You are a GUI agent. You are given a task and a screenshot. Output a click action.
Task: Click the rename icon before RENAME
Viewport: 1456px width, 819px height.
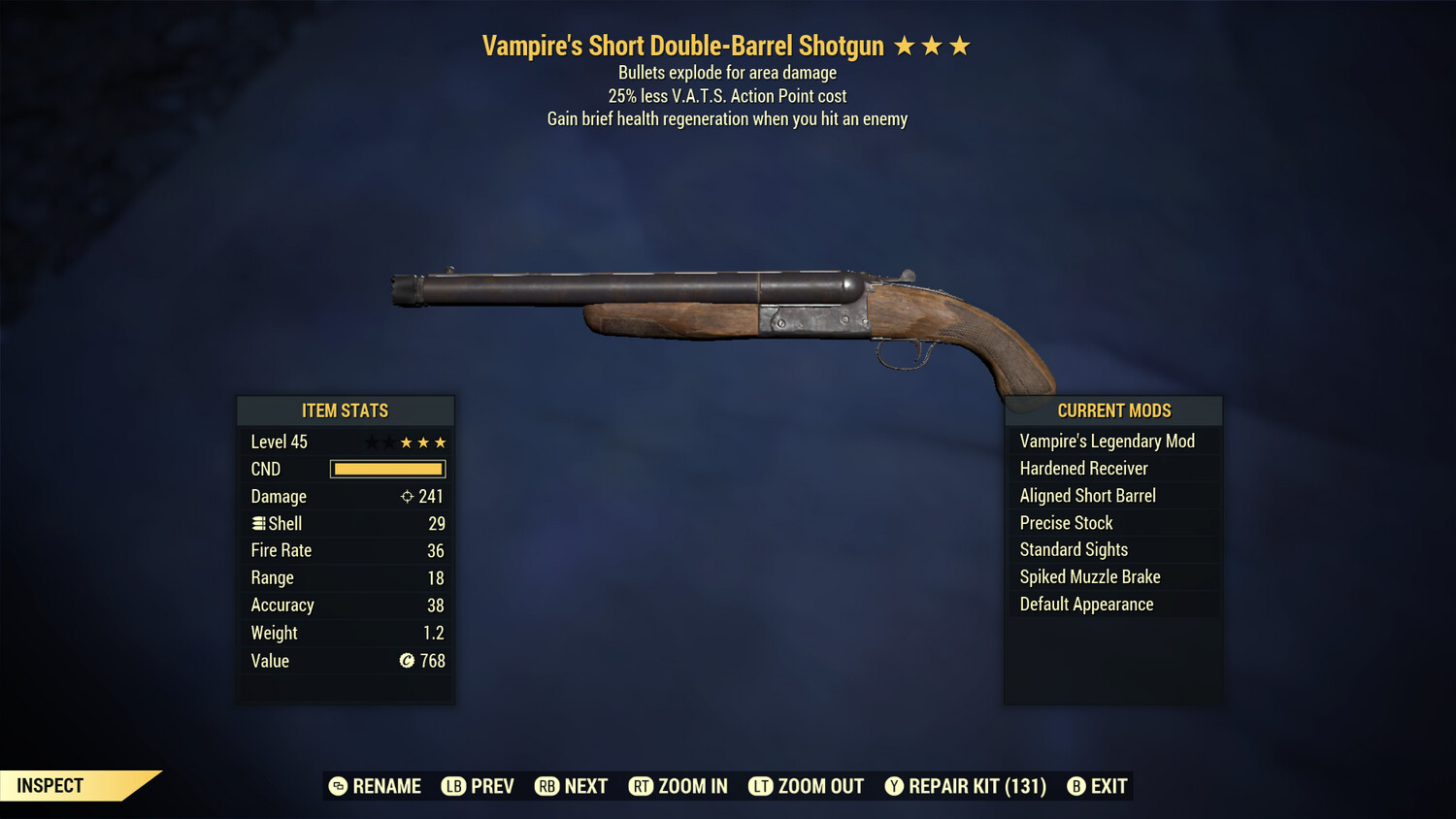click(338, 786)
